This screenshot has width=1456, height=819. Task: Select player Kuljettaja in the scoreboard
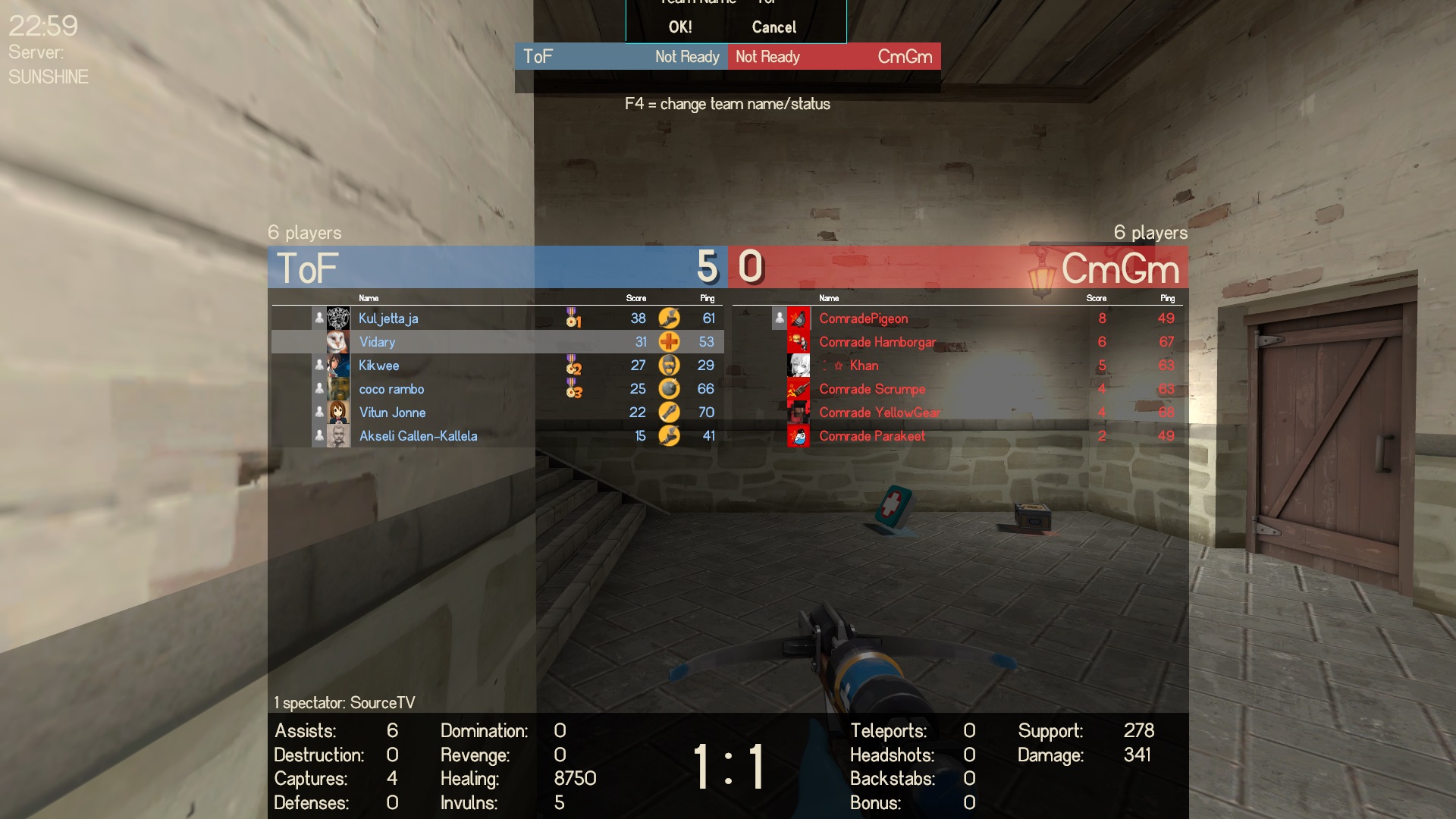388,318
